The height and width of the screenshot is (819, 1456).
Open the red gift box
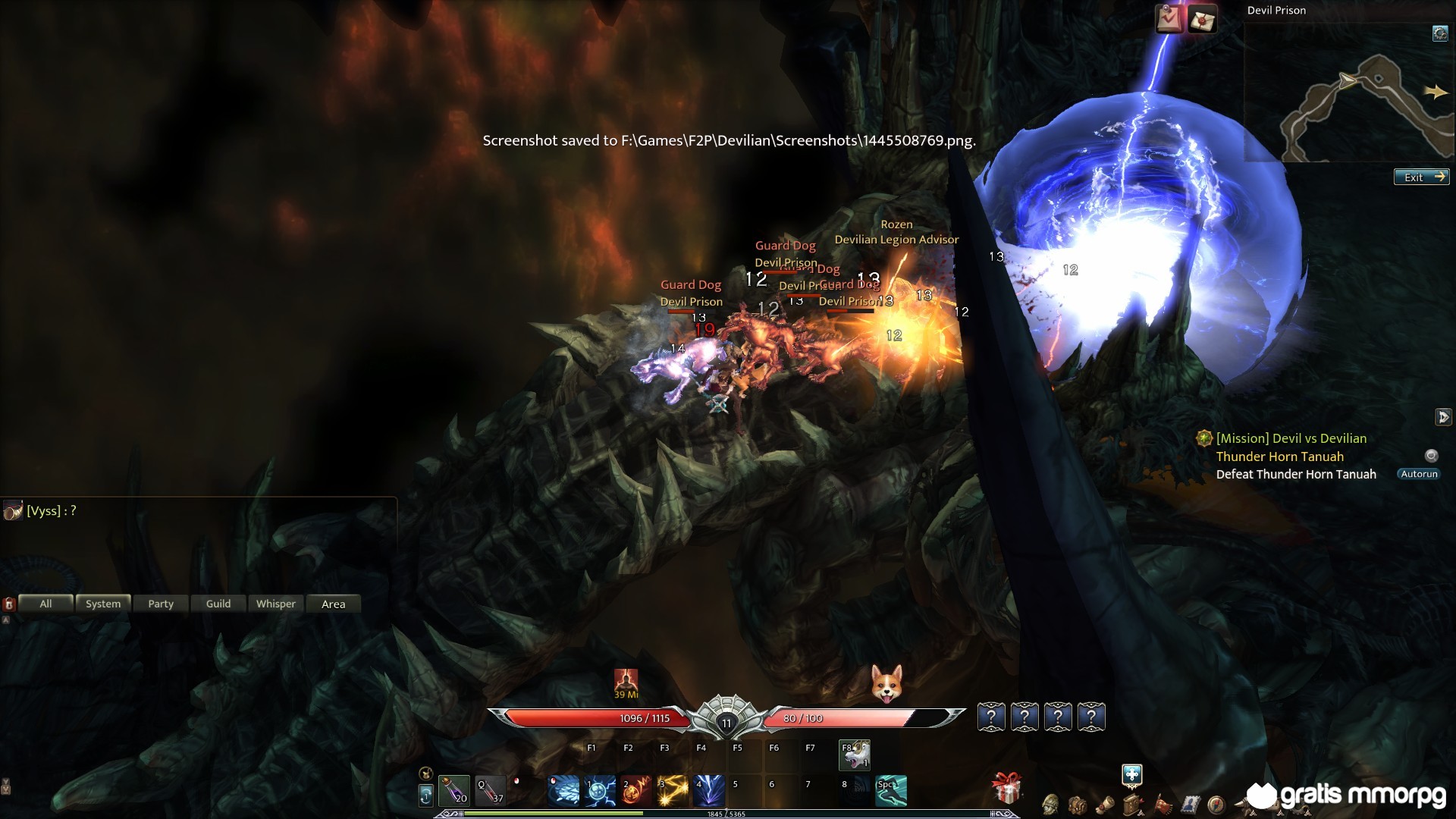click(x=1007, y=789)
